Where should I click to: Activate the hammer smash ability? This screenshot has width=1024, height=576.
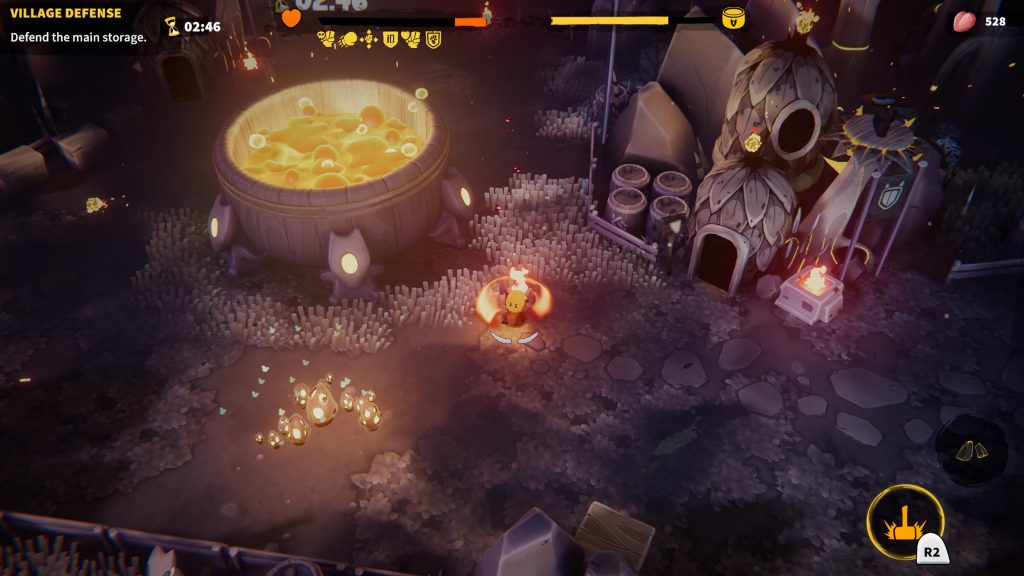click(x=905, y=522)
